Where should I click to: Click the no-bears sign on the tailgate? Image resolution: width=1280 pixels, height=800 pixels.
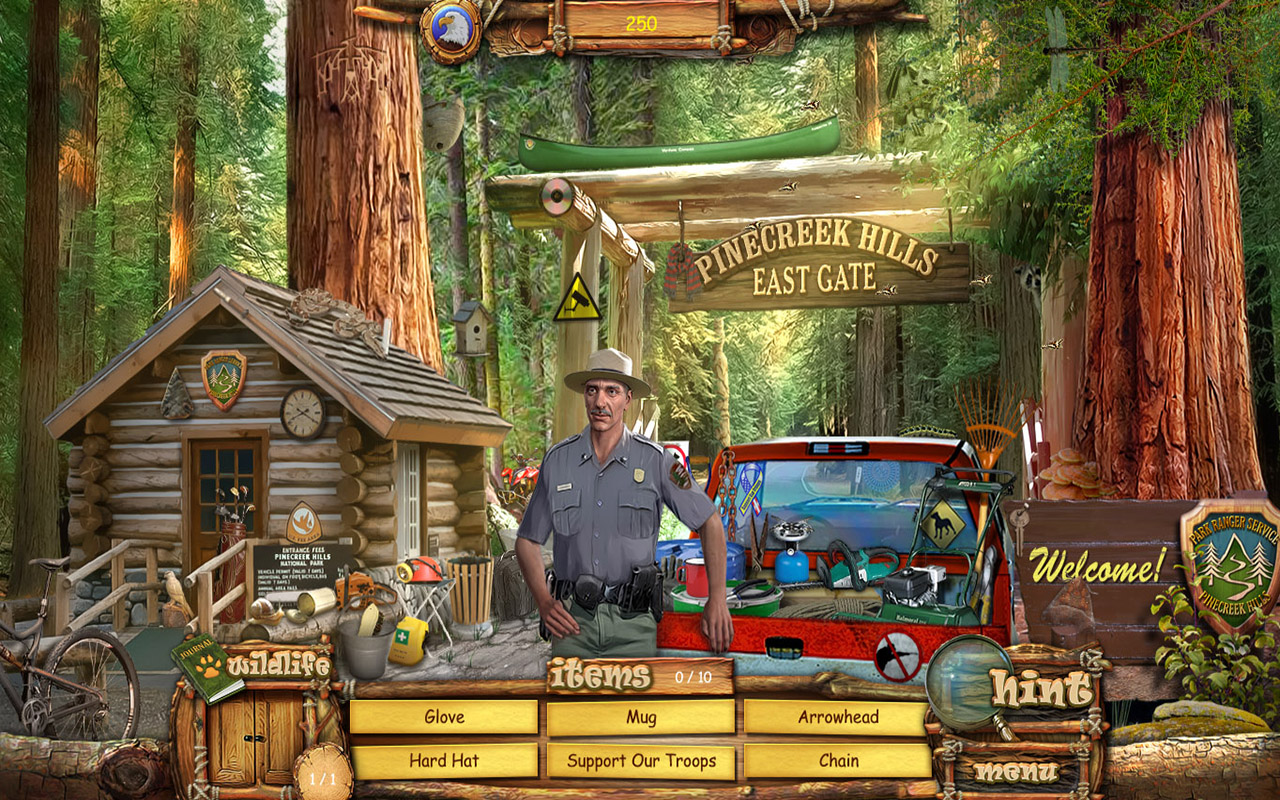[897, 653]
